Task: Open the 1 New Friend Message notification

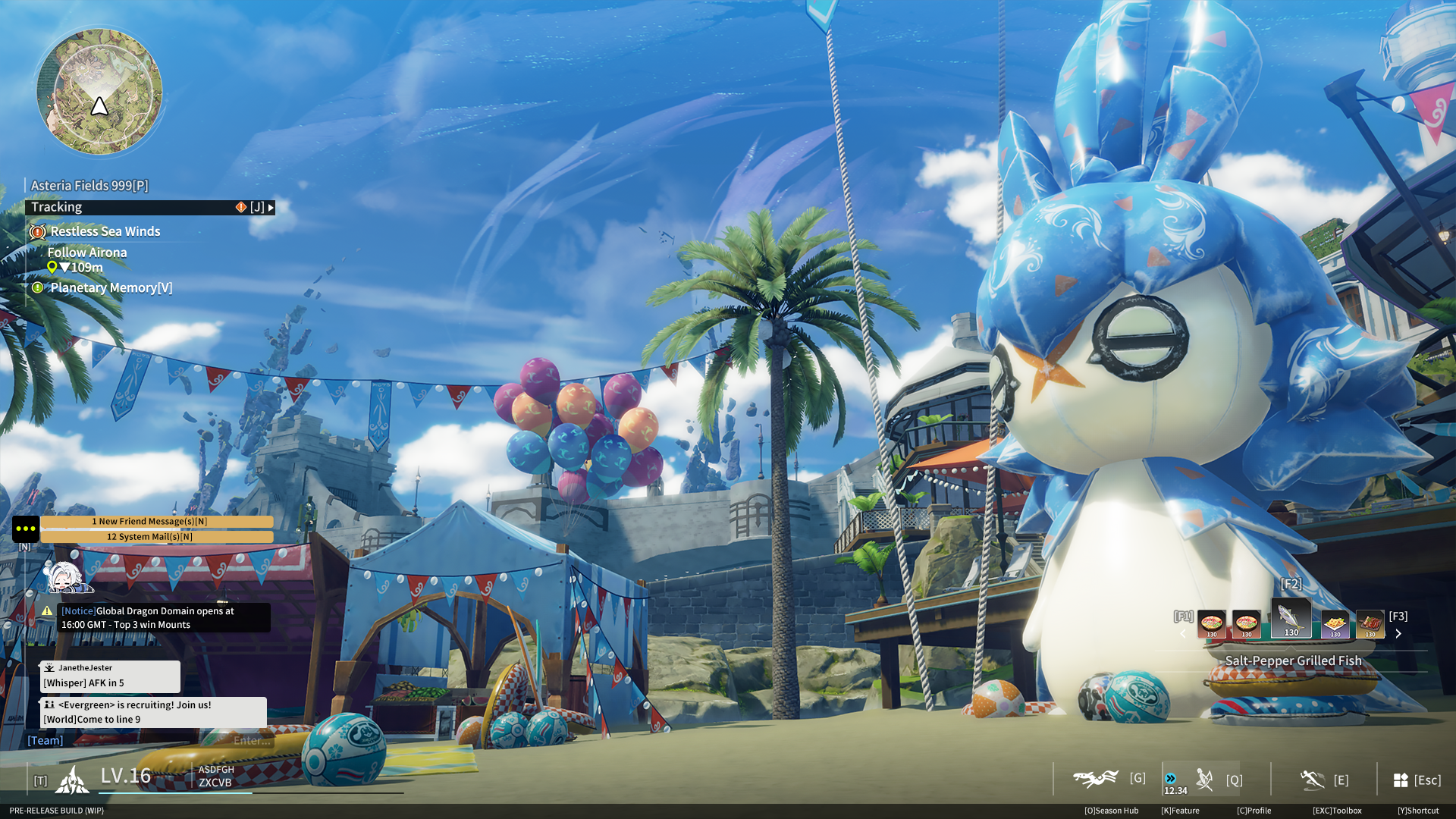Action: [158, 521]
